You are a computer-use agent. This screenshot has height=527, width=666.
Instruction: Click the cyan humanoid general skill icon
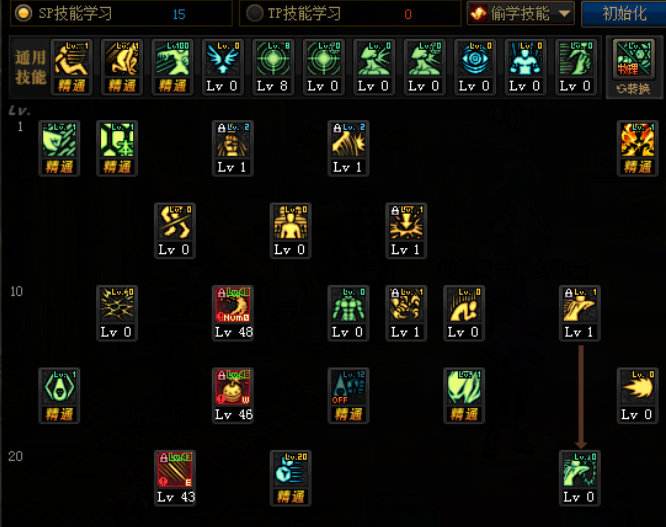524,60
